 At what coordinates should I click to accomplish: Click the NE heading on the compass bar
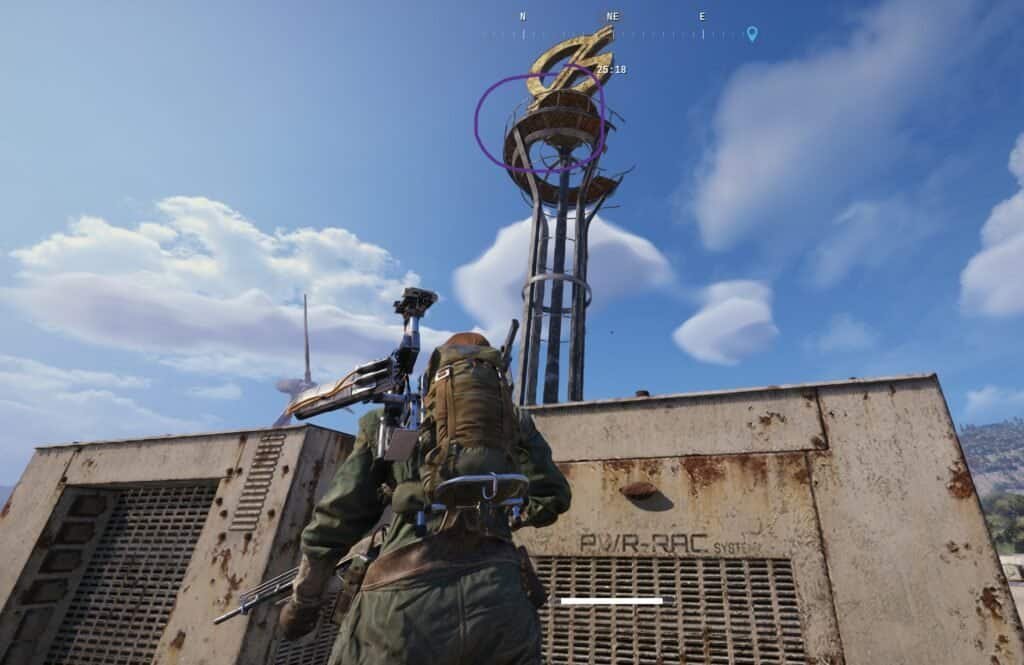coord(612,17)
